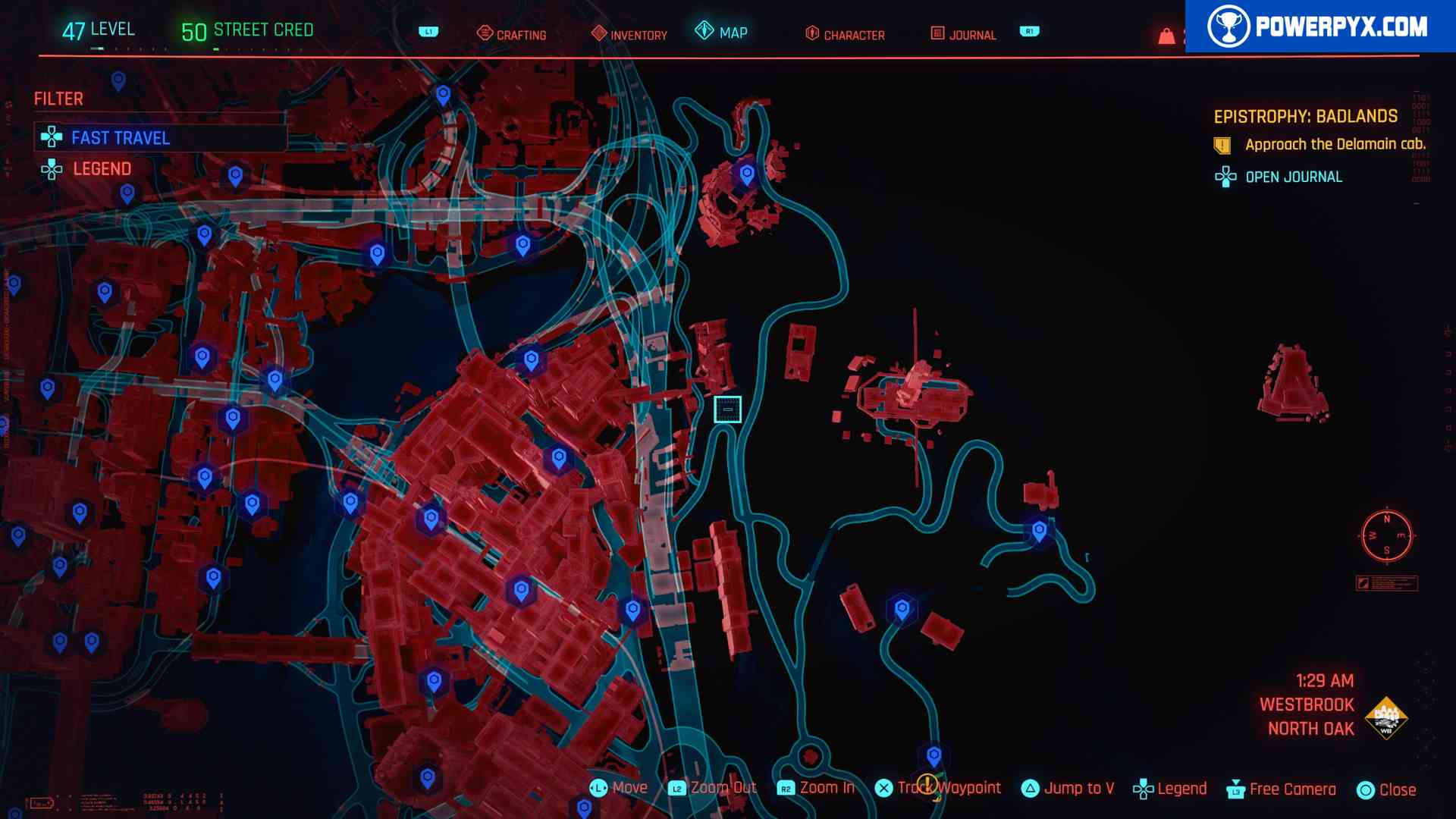Expand the Filter panel
The height and width of the screenshot is (819, 1456).
pos(58,99)
